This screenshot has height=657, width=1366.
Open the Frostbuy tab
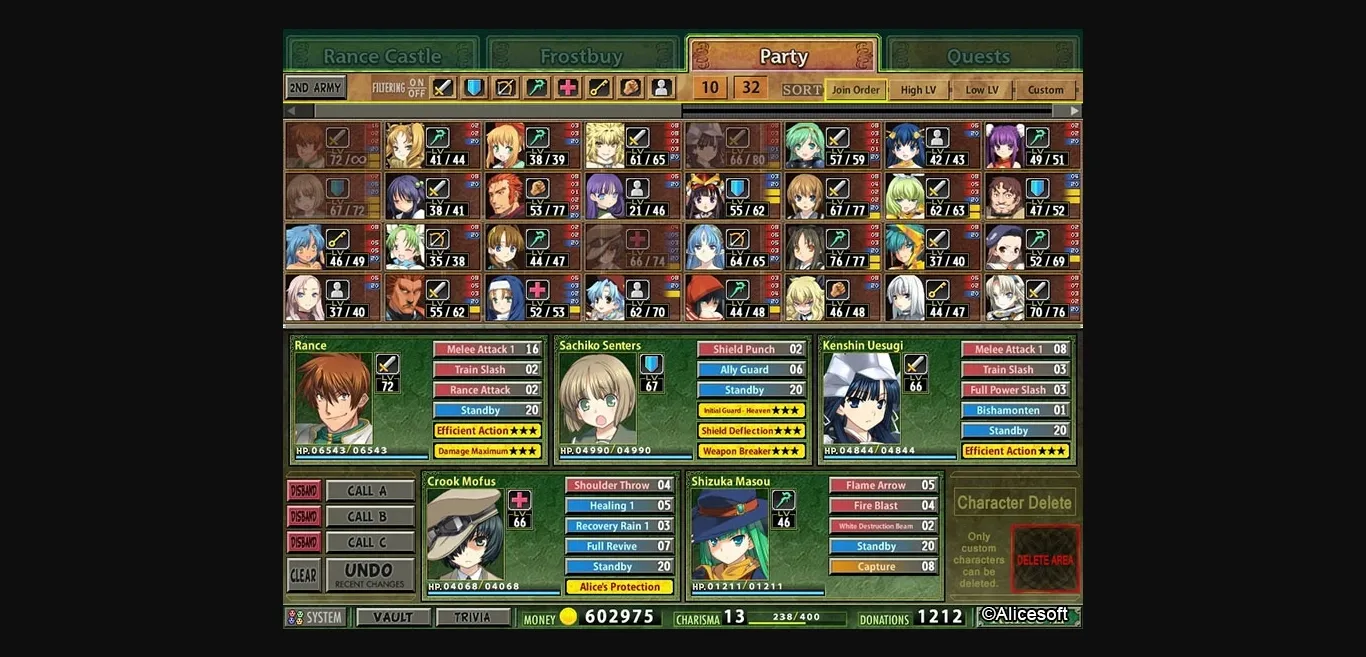(x=581, y=56)
